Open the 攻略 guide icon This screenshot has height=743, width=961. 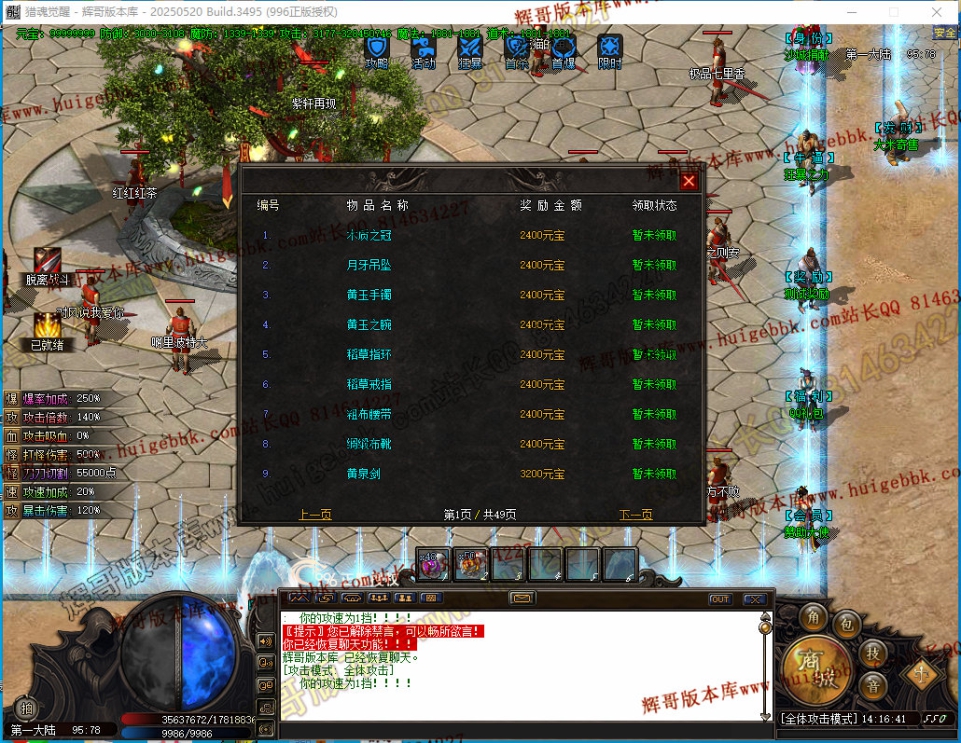(377, 48)
